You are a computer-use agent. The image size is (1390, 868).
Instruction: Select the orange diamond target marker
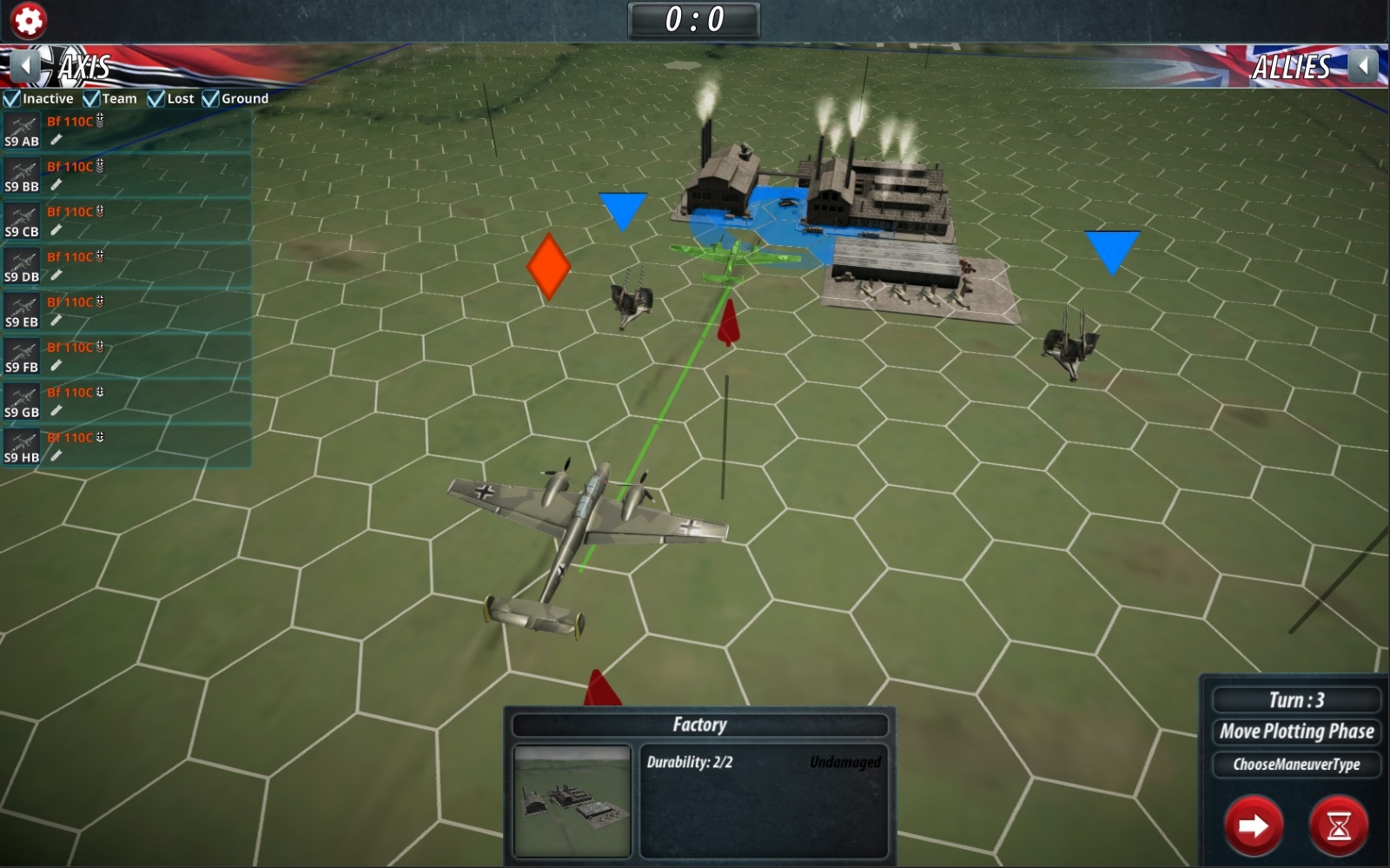pos(548,266)
